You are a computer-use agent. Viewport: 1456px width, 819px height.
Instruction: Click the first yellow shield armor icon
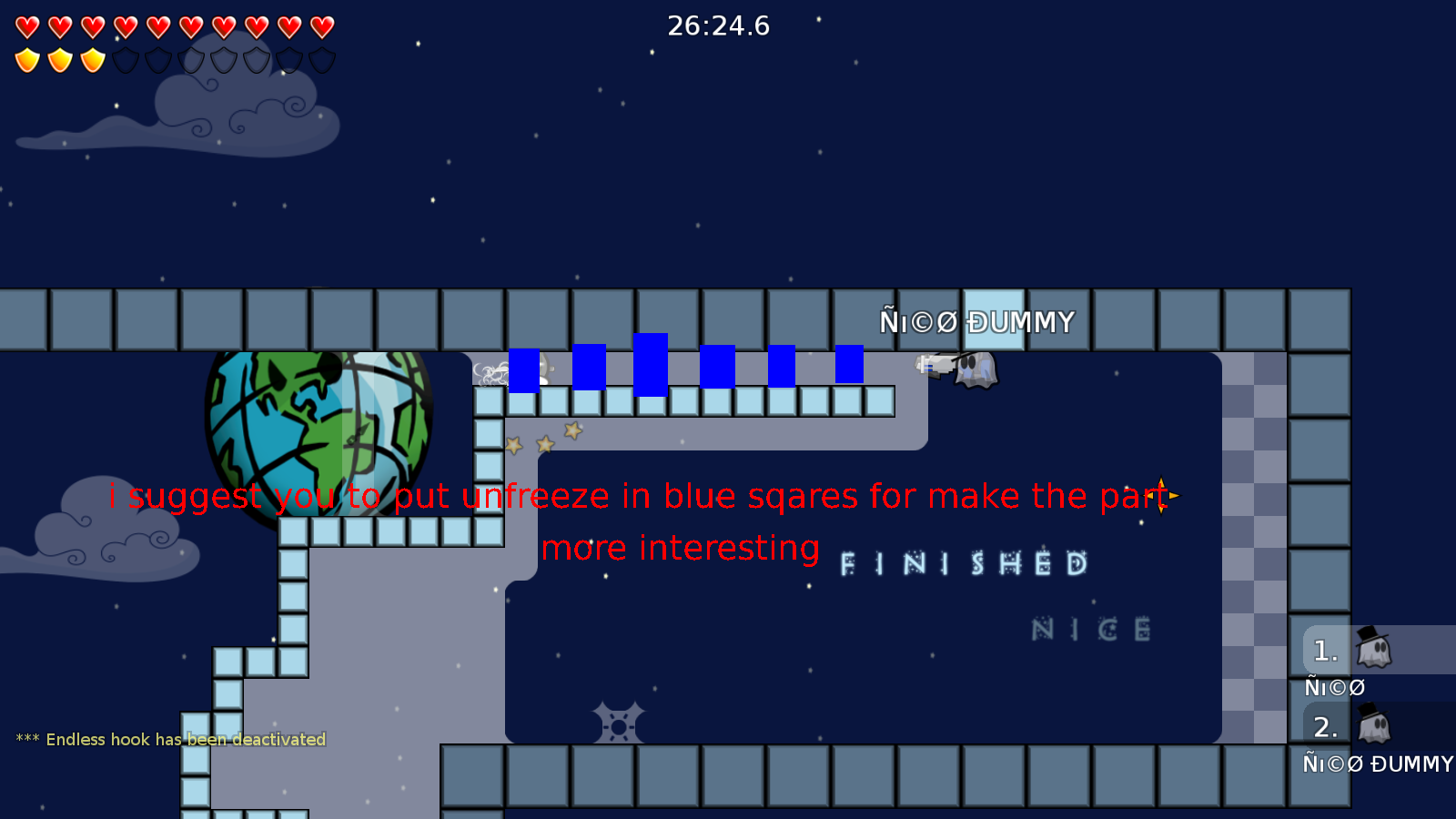point(27,59)
